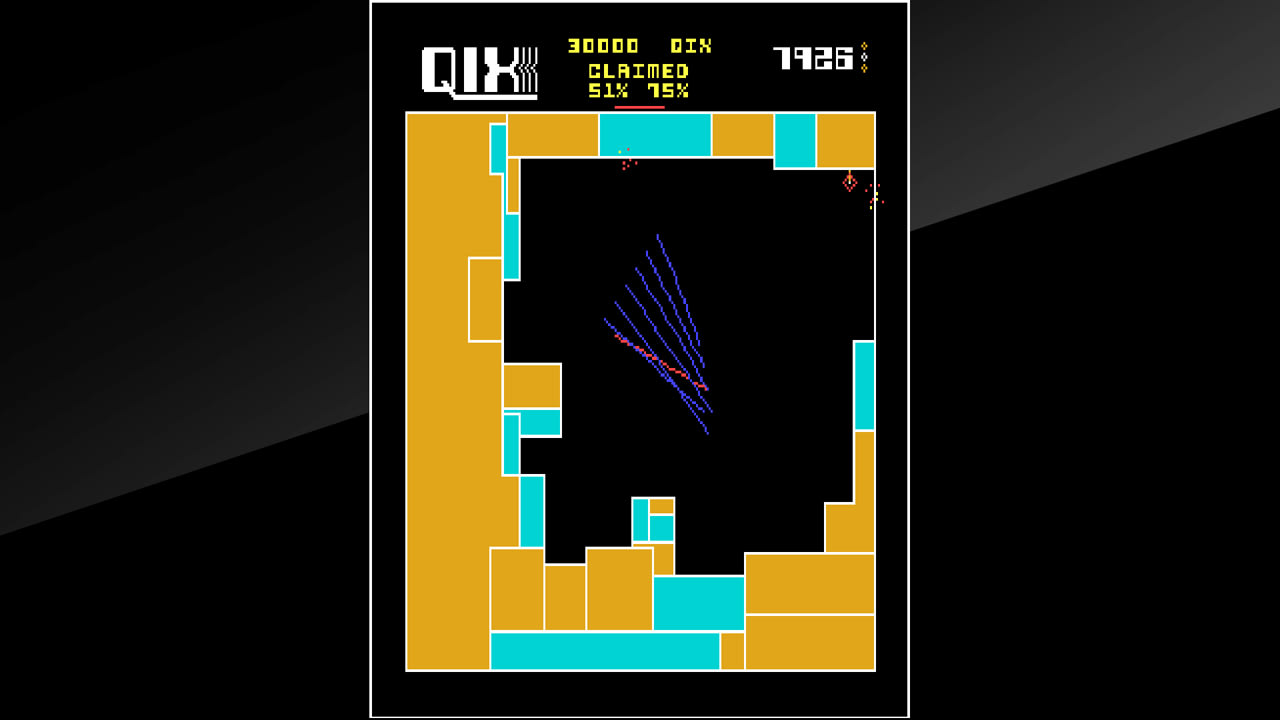This screenshot has height=720, width=1280.
Task: Click the 51% claimed percentage readout
Action: click(x=610, y=92)
